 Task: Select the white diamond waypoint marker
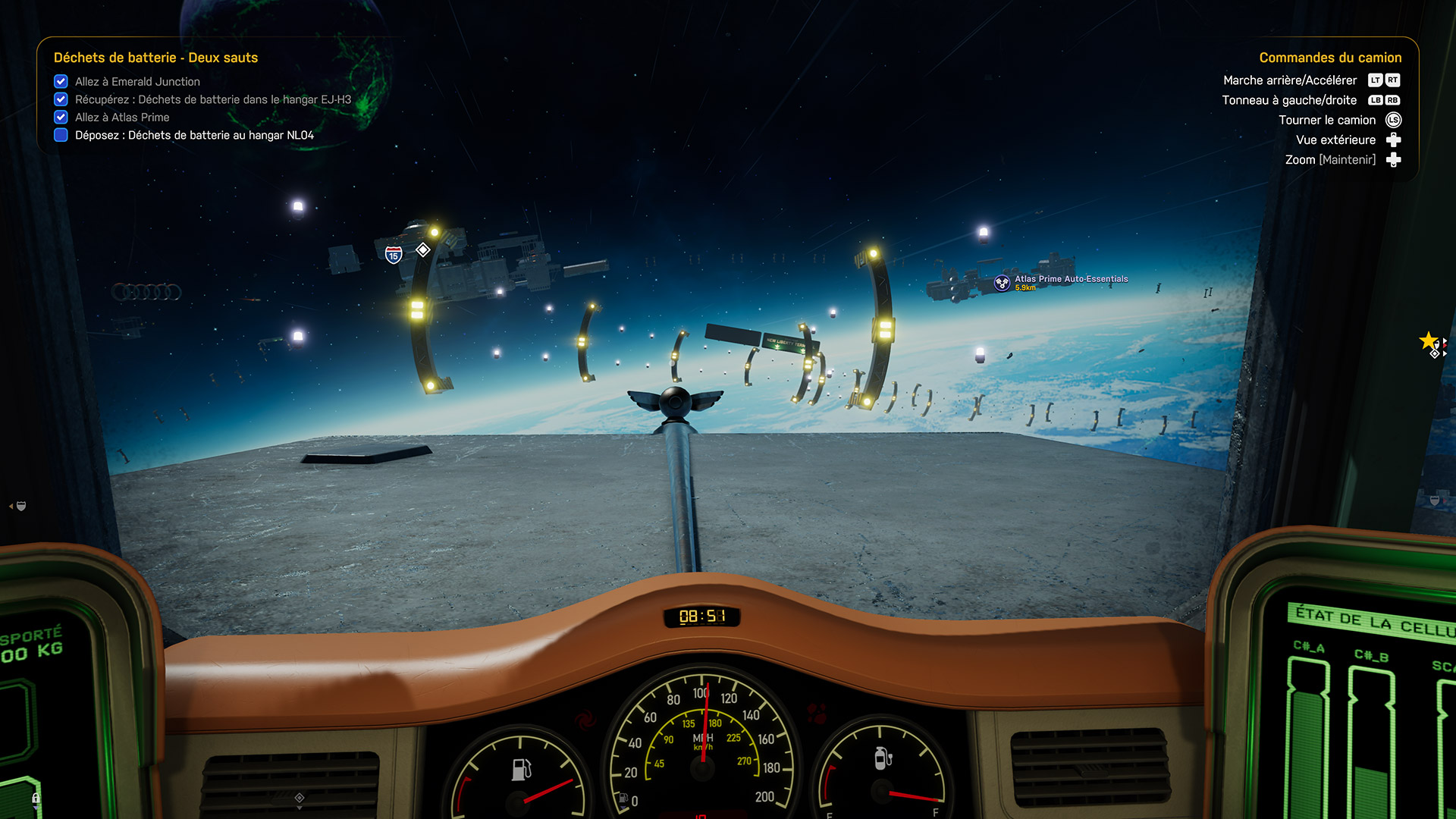pyautogui.click(x=423, y=249)
